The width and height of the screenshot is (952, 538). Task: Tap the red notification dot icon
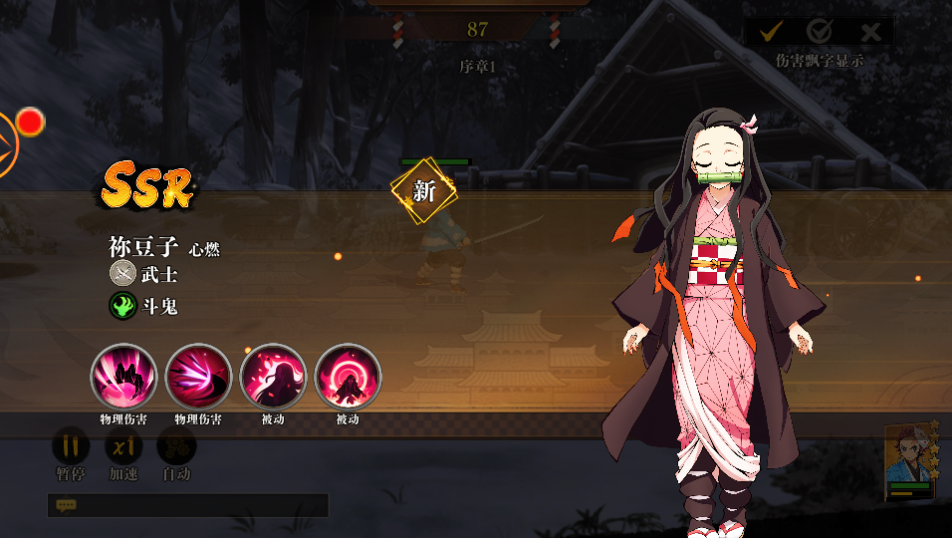coord(31,122)
